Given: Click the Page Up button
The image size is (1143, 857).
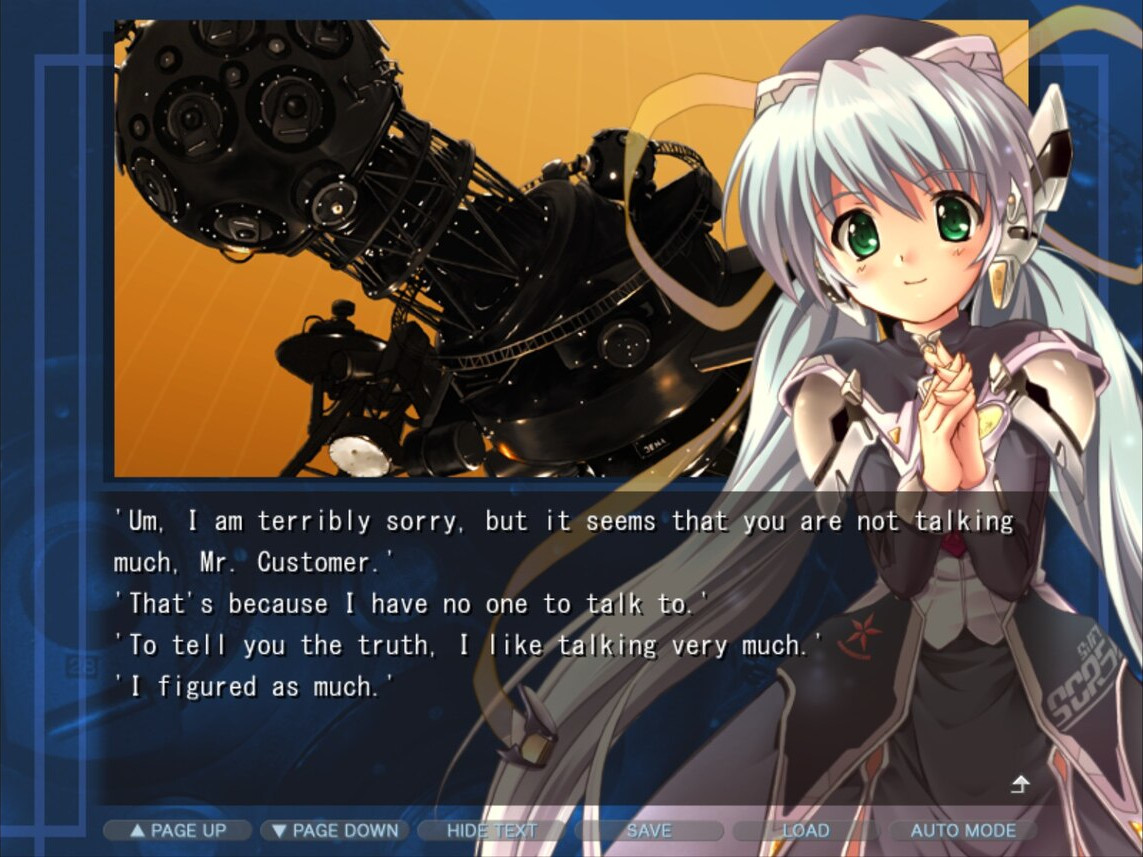Looking at the screenshot, I should point(178,830).
